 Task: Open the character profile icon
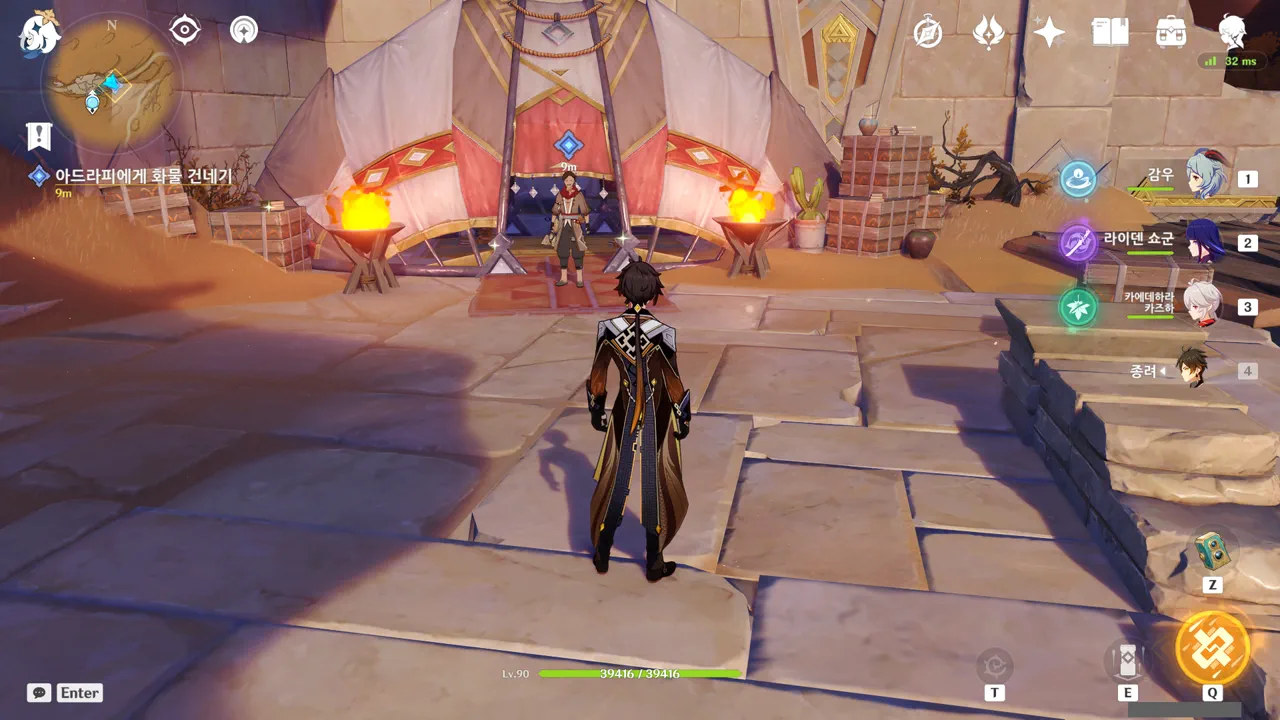(x=1232, y=33)
